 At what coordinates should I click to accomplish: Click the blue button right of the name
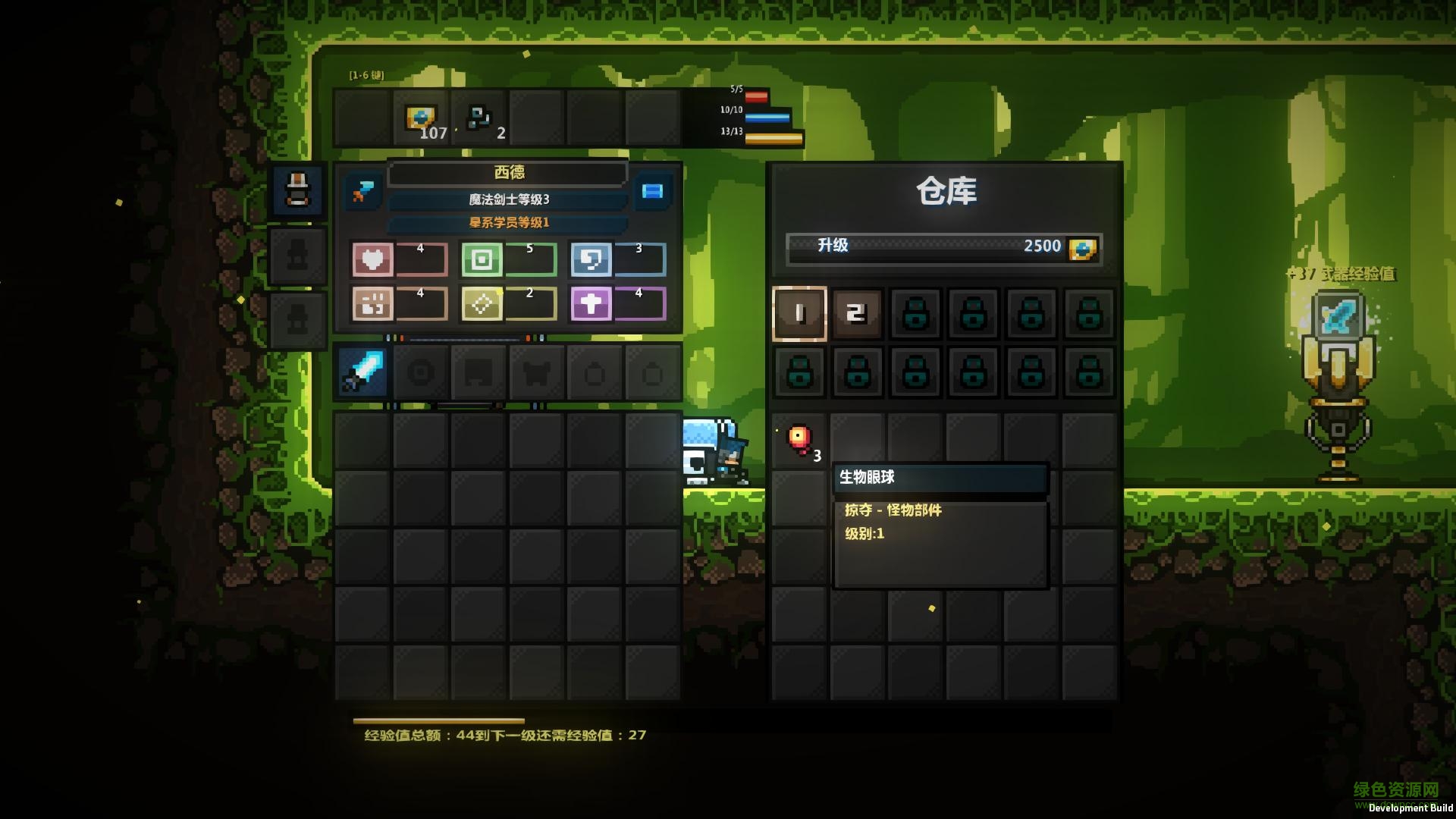pyautogui.click(x=652, y=190)
